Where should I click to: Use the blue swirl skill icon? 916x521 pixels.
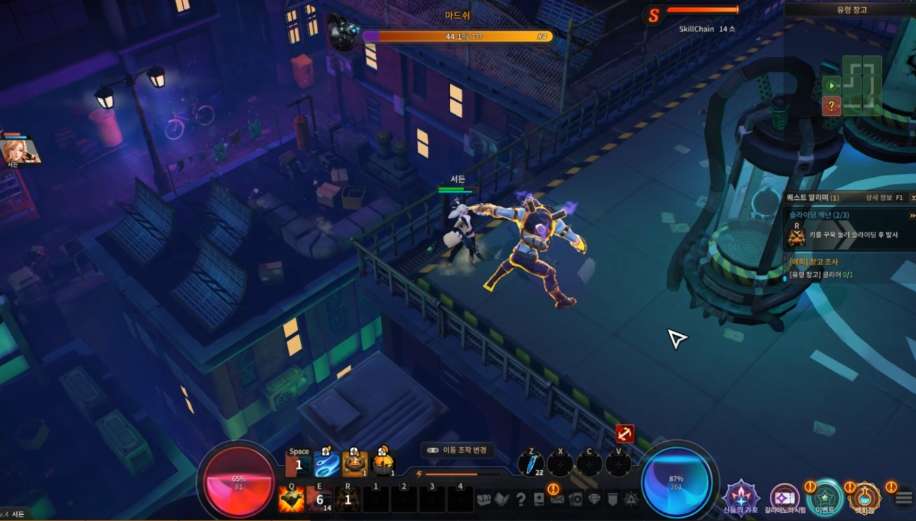[x=327, y=465]
